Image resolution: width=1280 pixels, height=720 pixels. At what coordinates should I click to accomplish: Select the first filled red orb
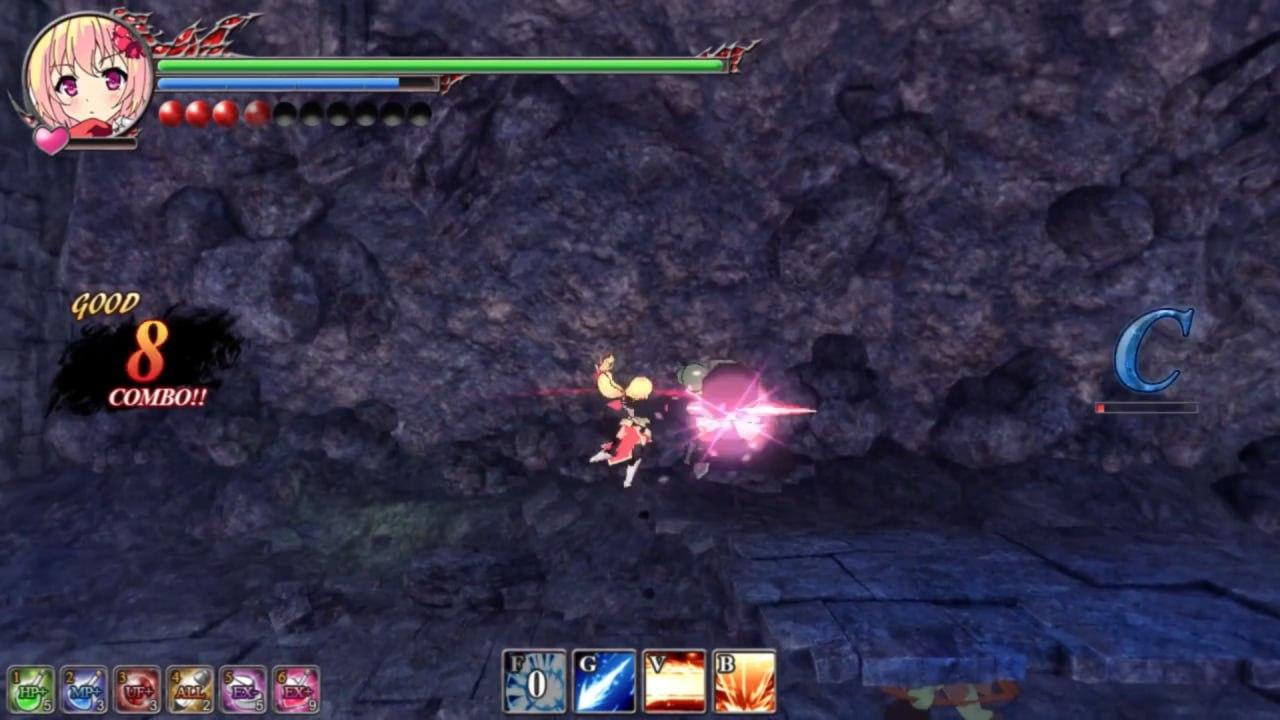tap(168, 113)
